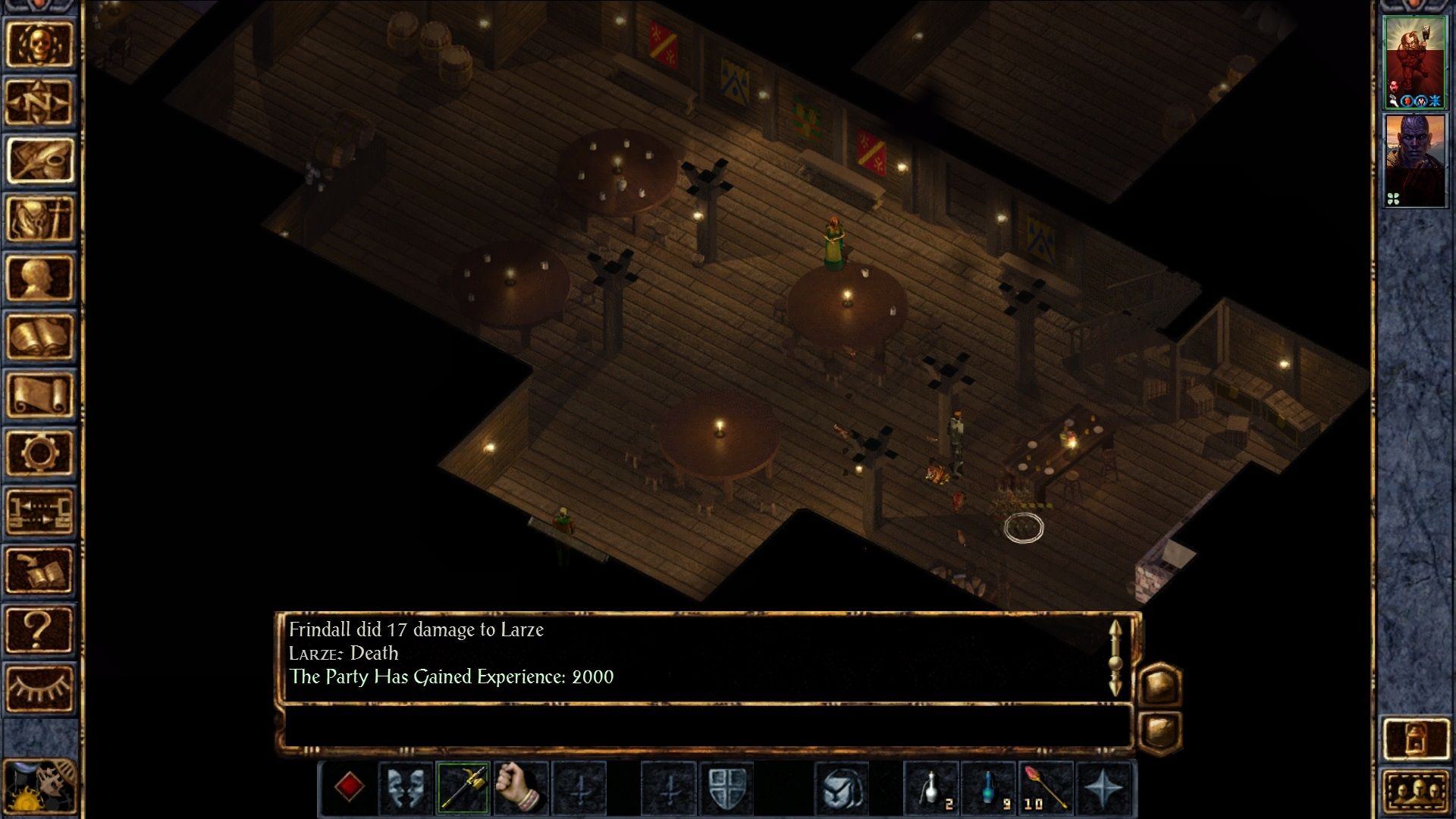Select the equipped axe weapon slot

pyautogui.click(x=463, y=787)
